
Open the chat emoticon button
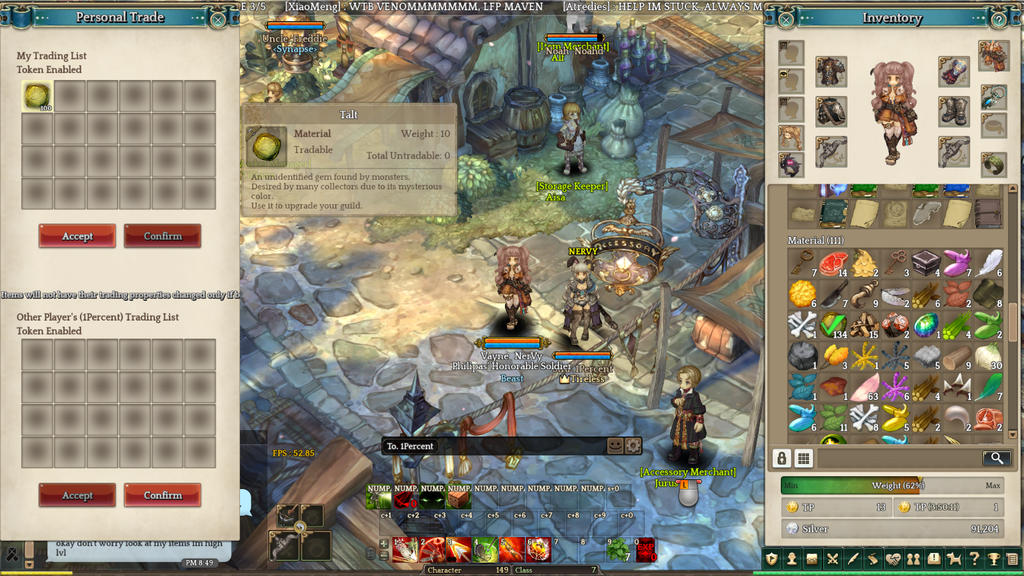click(x=616, y=446)
